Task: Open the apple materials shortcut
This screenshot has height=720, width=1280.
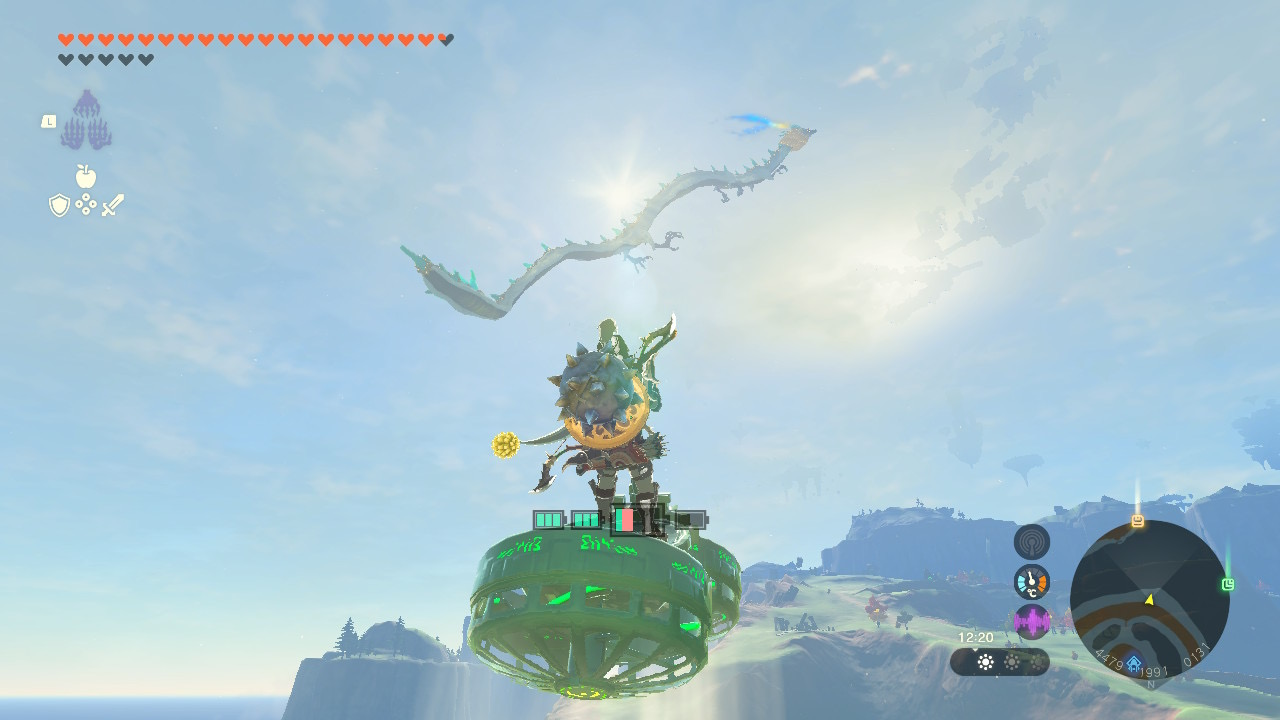Action: tap(86, 177)
